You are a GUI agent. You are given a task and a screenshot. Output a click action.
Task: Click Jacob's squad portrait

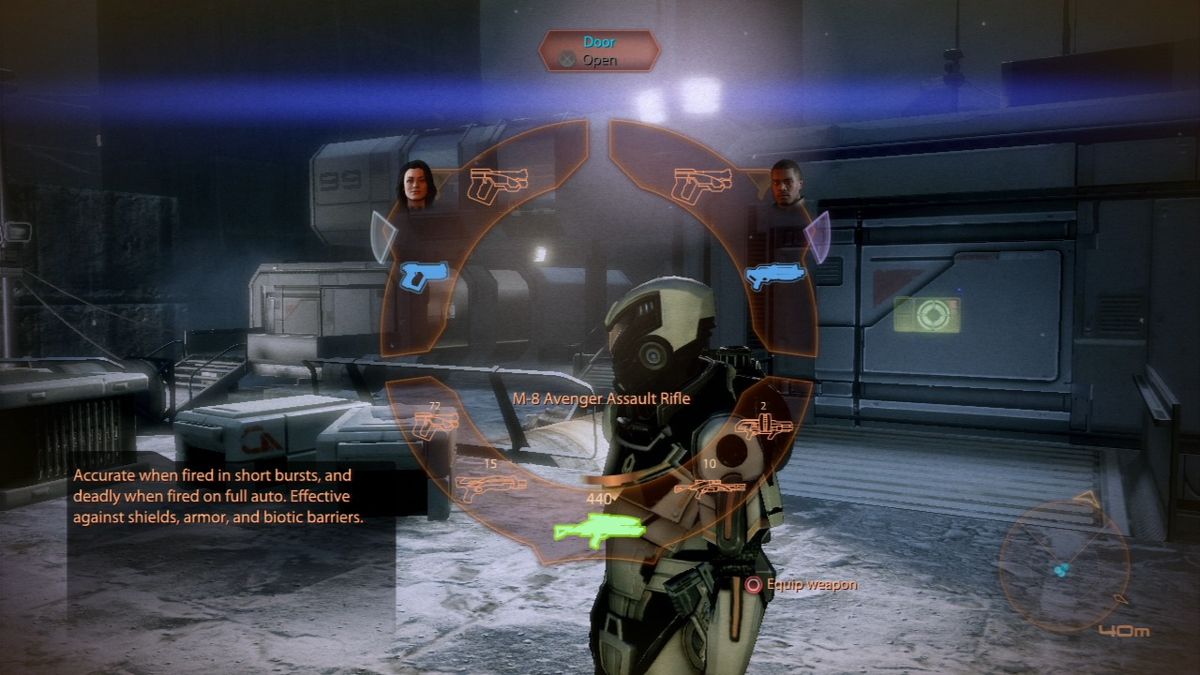click(x=787, y=186)
